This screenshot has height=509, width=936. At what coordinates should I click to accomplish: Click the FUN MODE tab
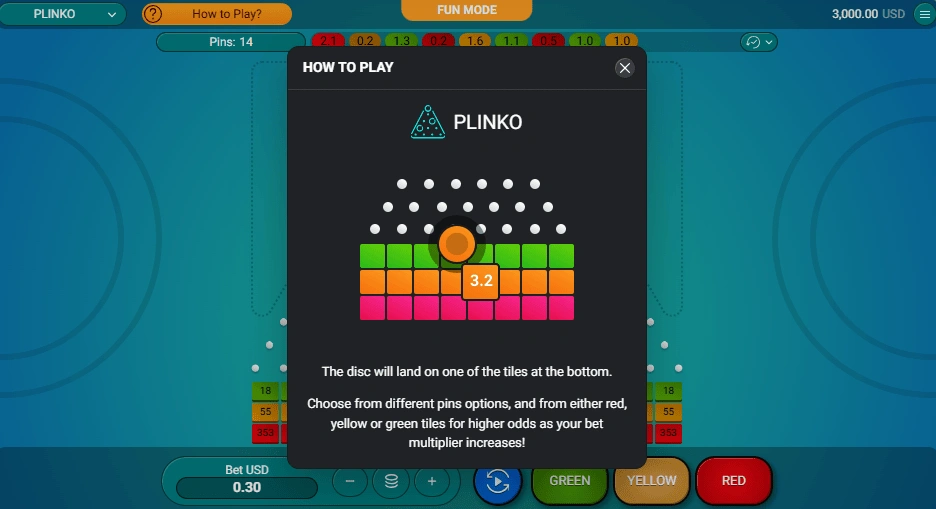(467, 10)
